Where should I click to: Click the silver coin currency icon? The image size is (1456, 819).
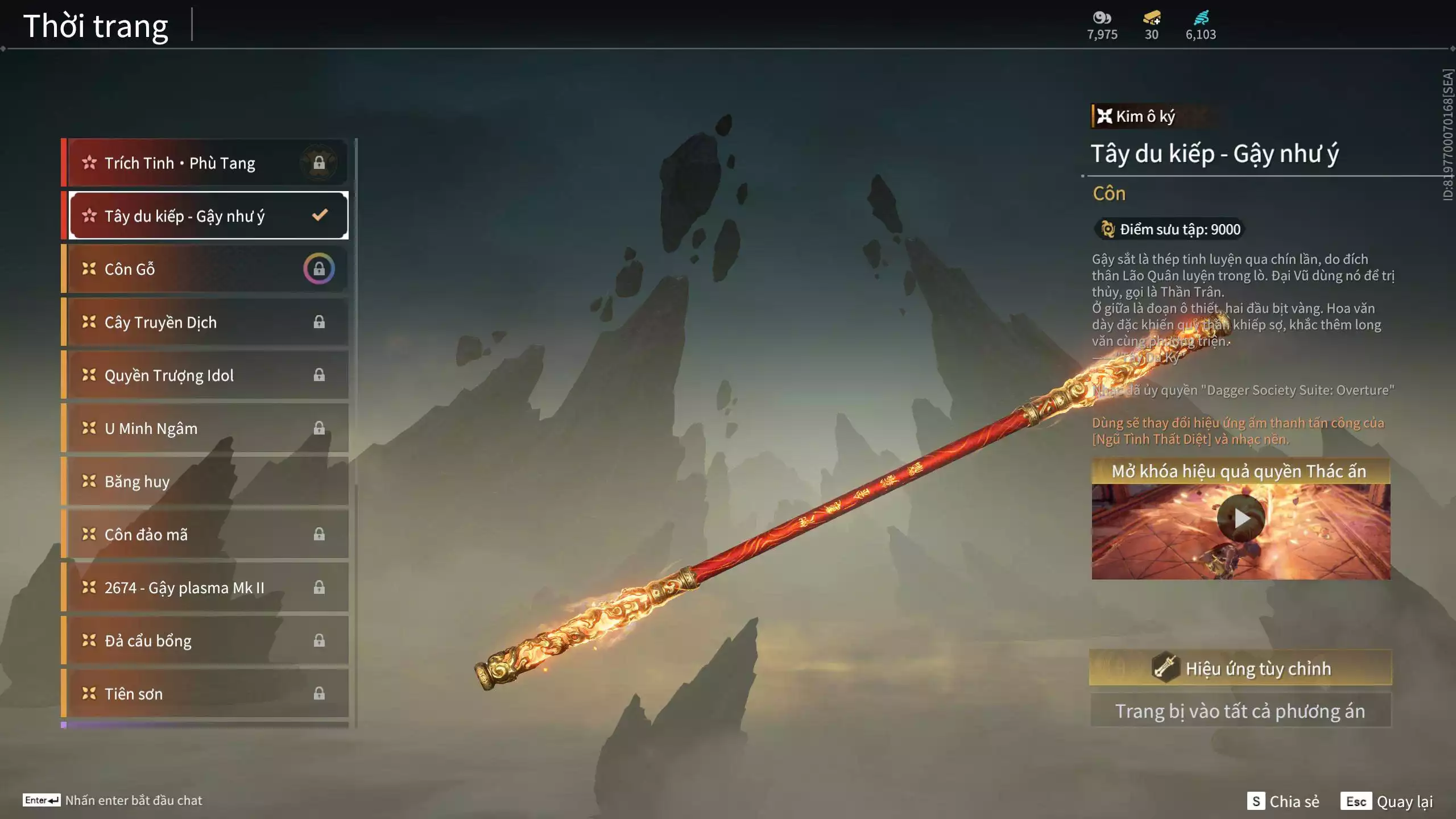pyautogui.click(x=1102, y=18)
